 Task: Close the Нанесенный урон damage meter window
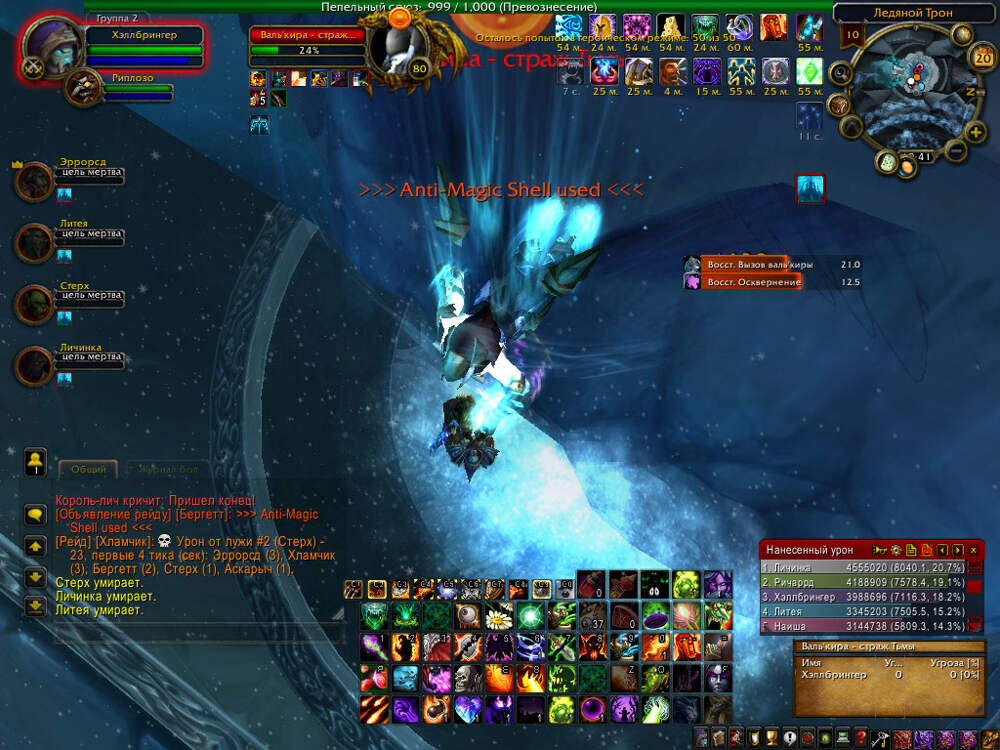point(973,550)
